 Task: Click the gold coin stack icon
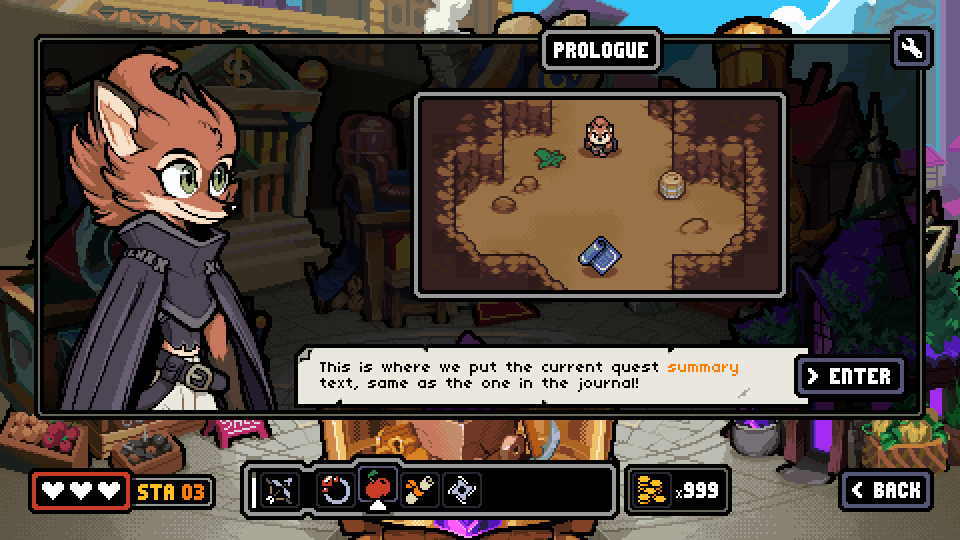click(650, 490)
